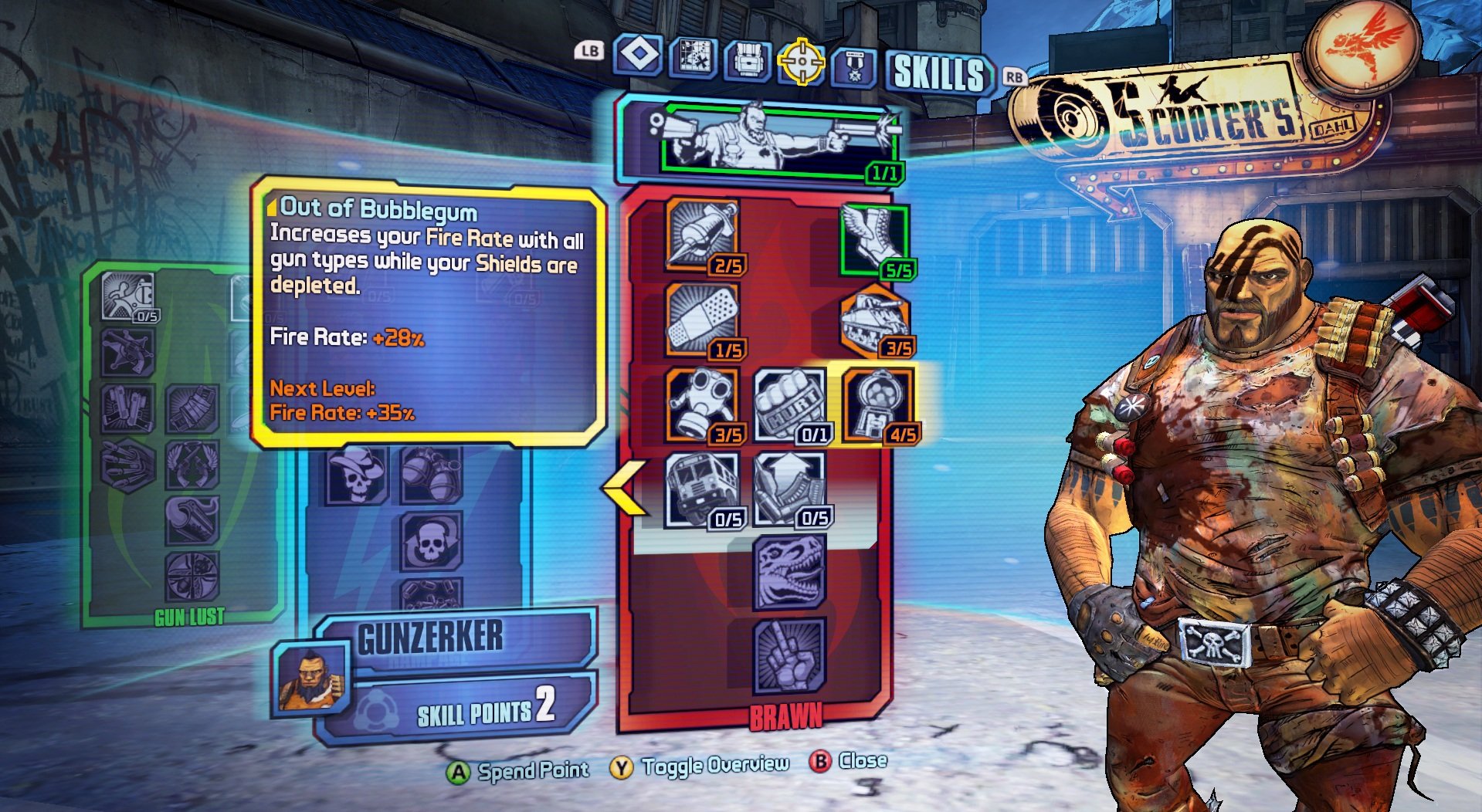
Task: Switch to the Gun Lust skill tree
Action: [189, 617]
